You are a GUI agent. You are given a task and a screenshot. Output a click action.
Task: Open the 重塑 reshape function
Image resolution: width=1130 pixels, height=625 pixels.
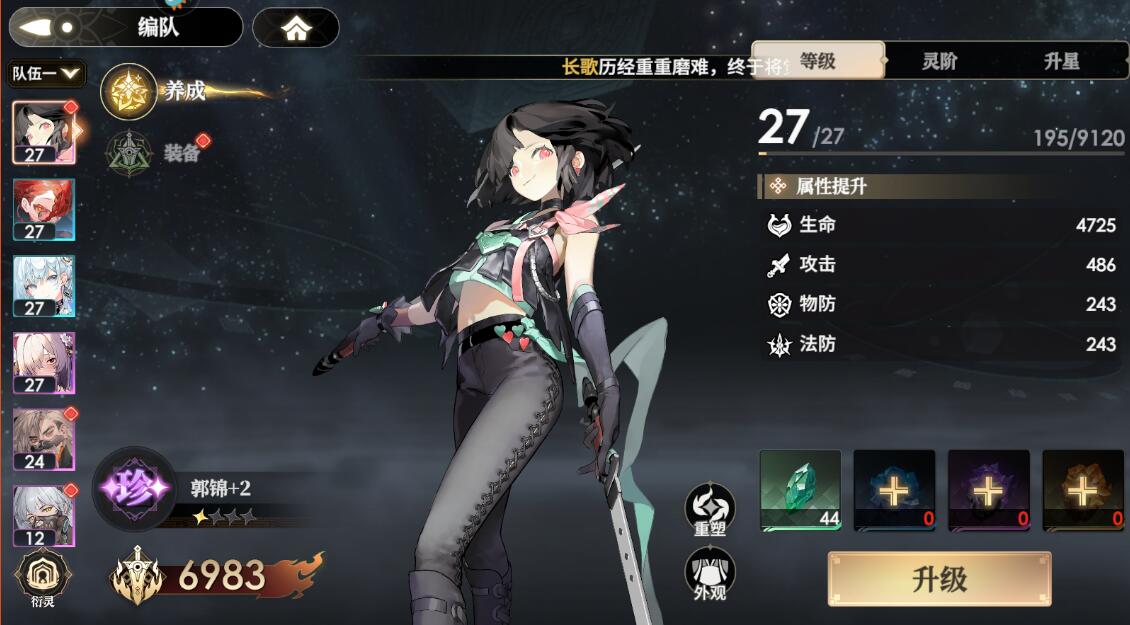coord(710,509)
